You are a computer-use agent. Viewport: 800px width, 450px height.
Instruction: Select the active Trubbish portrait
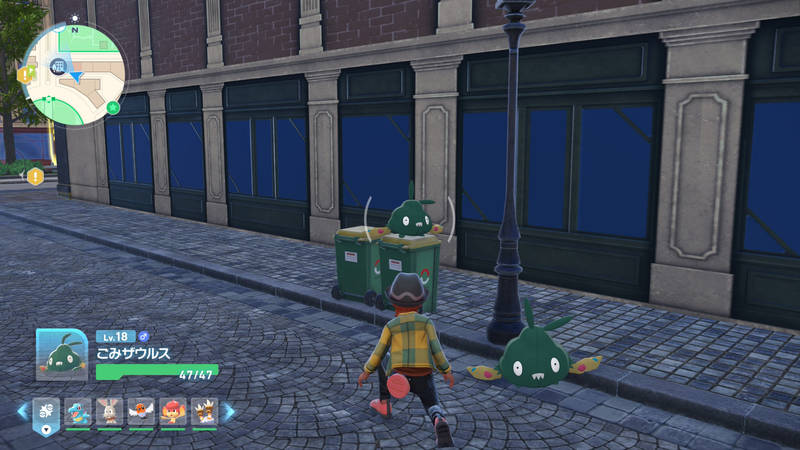point(62,354)
